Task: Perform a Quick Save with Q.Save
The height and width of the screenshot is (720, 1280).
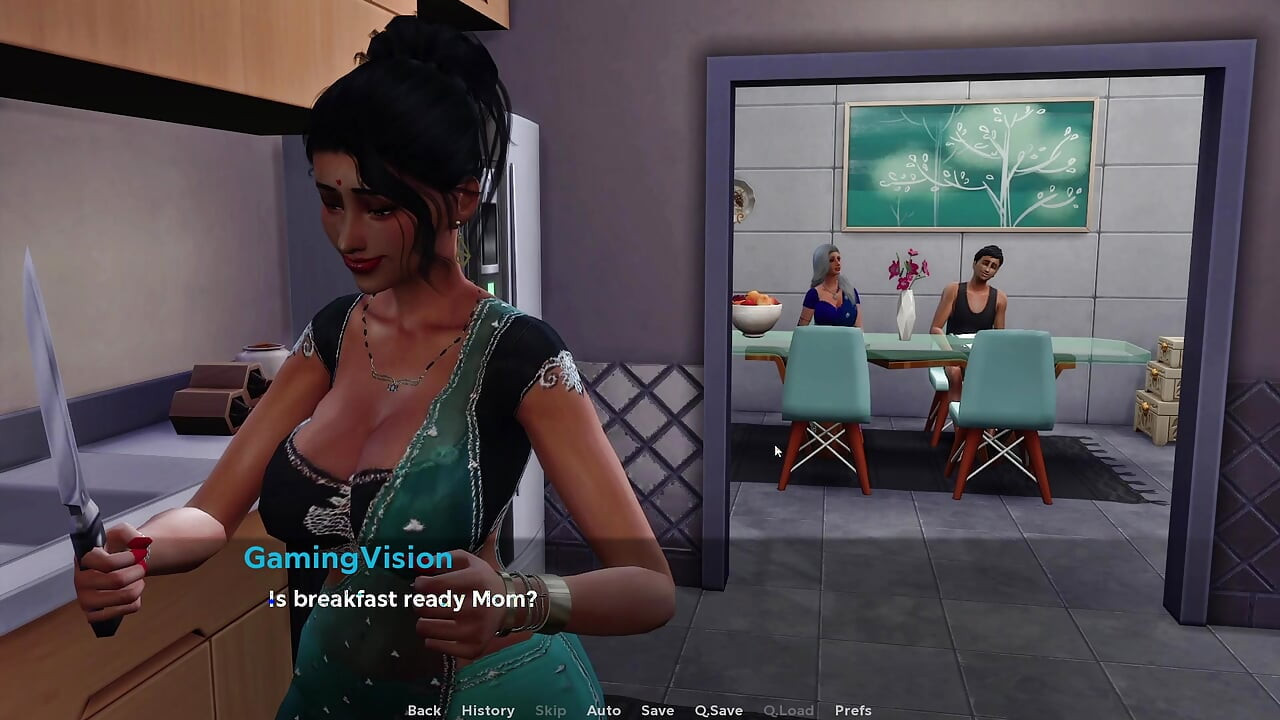Action: (x=718, y=710)
